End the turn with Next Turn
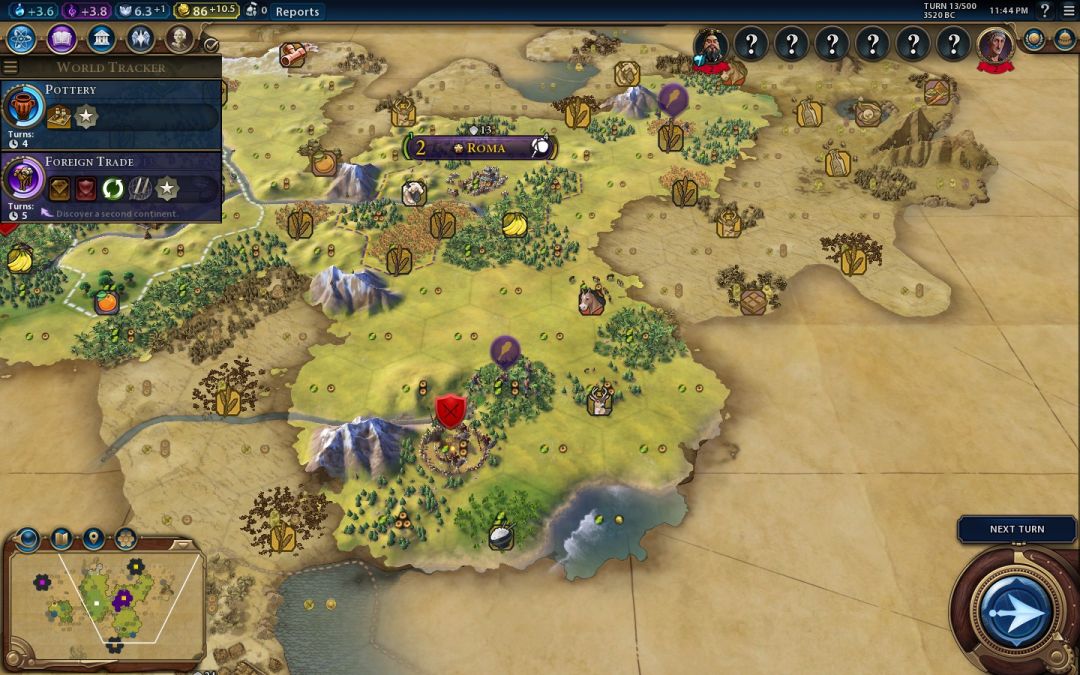Image resolution: width=1080 pixels, height=675 pixels. coord(1016,529)
